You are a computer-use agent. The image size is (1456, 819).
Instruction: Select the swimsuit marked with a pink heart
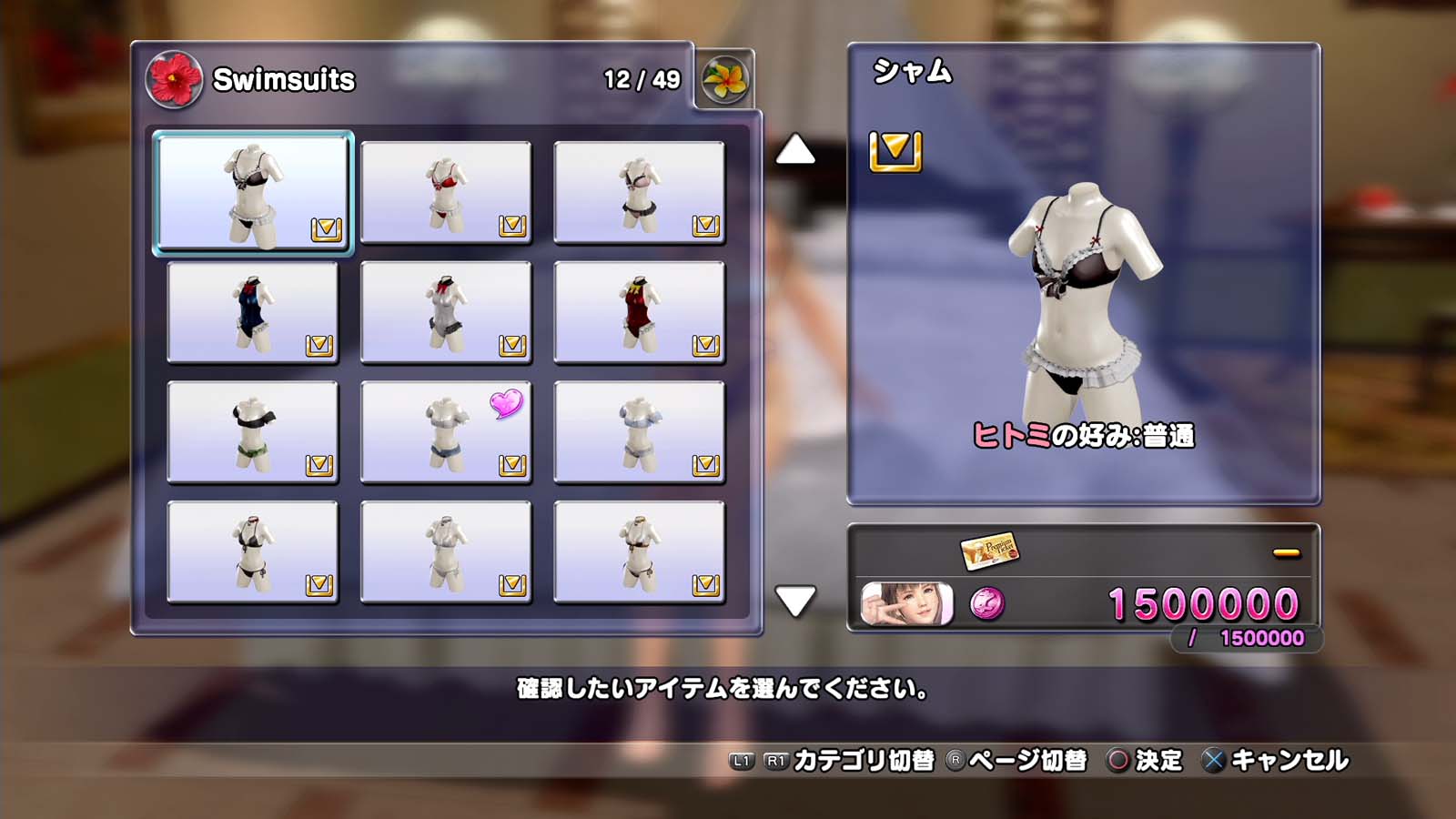coord(446,432)
